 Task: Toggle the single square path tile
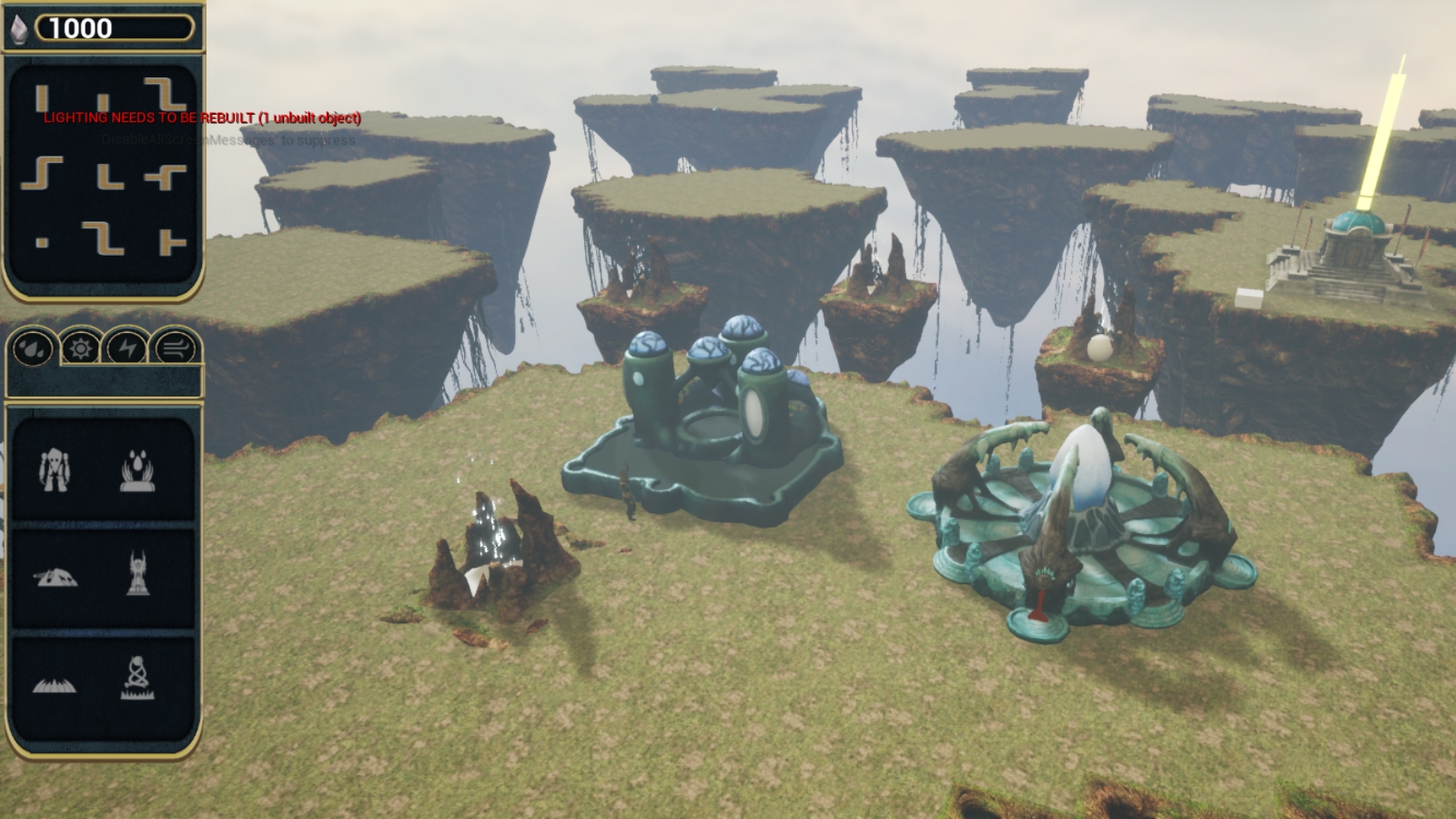pyautogui.click(x=40, y=241)
